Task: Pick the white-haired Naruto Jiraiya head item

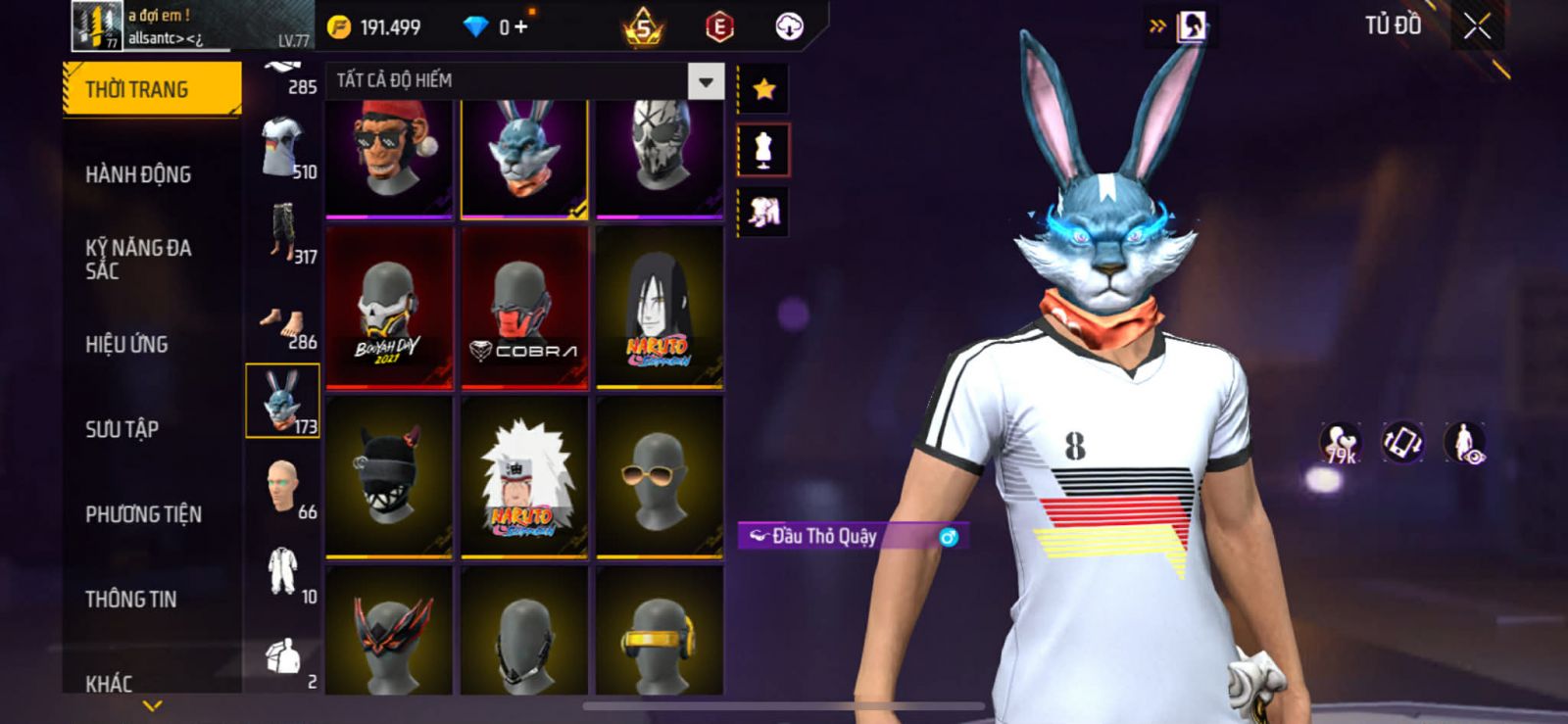Action: click(x=524, y=477)
